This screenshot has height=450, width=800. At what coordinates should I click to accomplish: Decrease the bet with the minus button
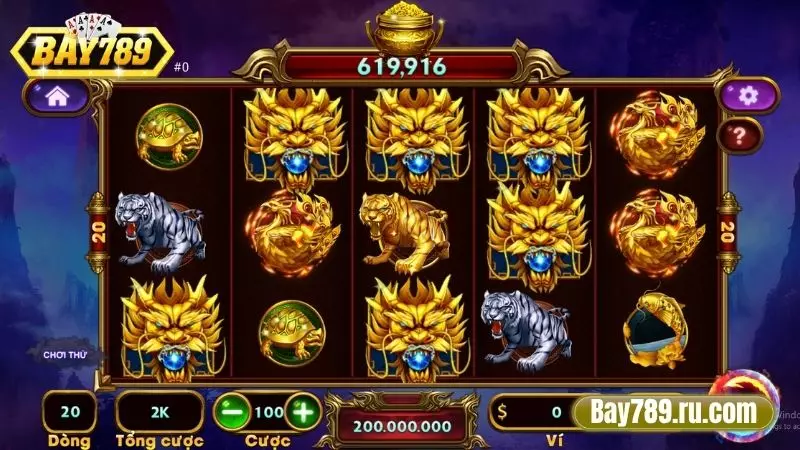[230, 411]
